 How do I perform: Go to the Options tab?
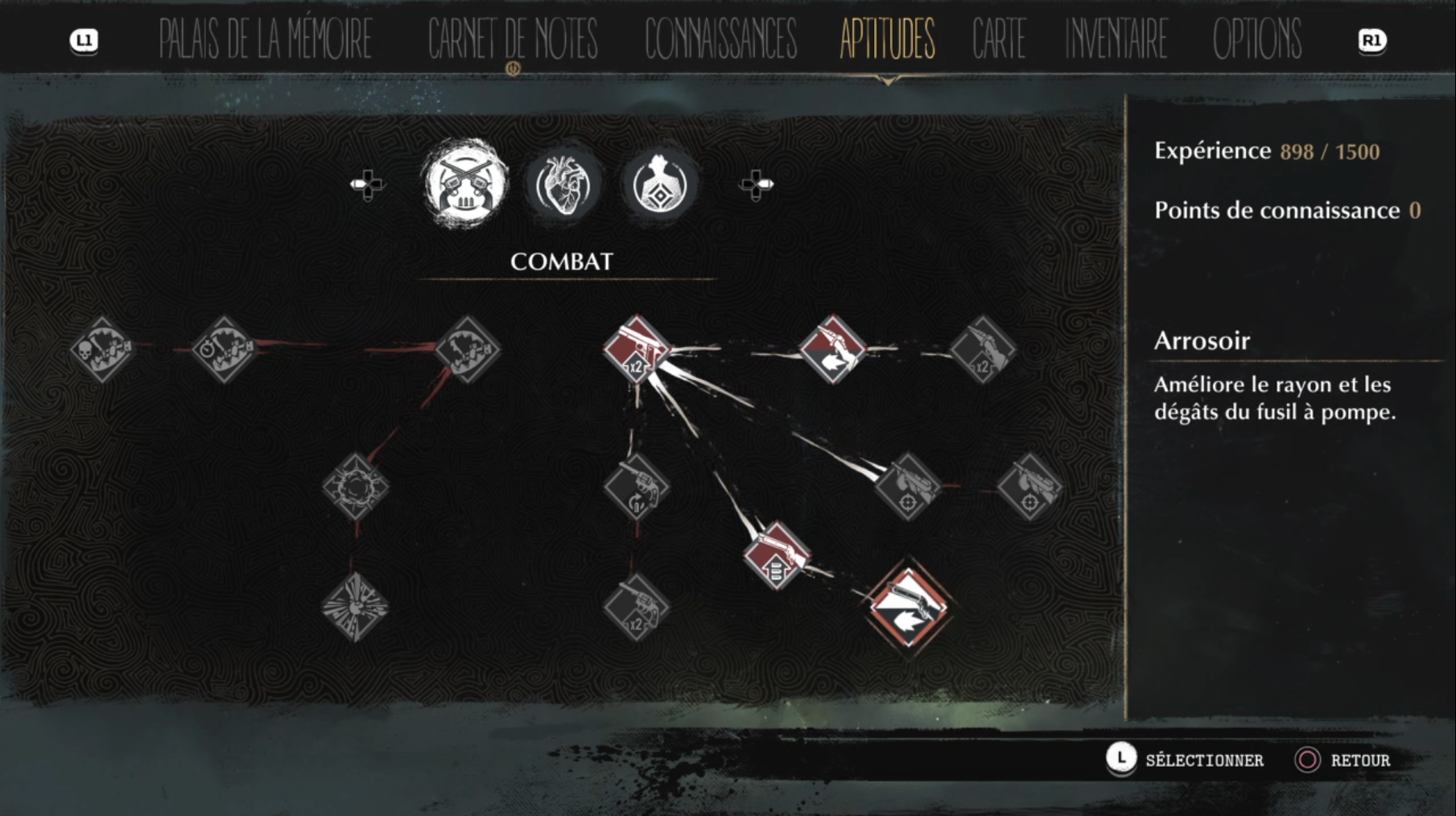pos(1256,38)
